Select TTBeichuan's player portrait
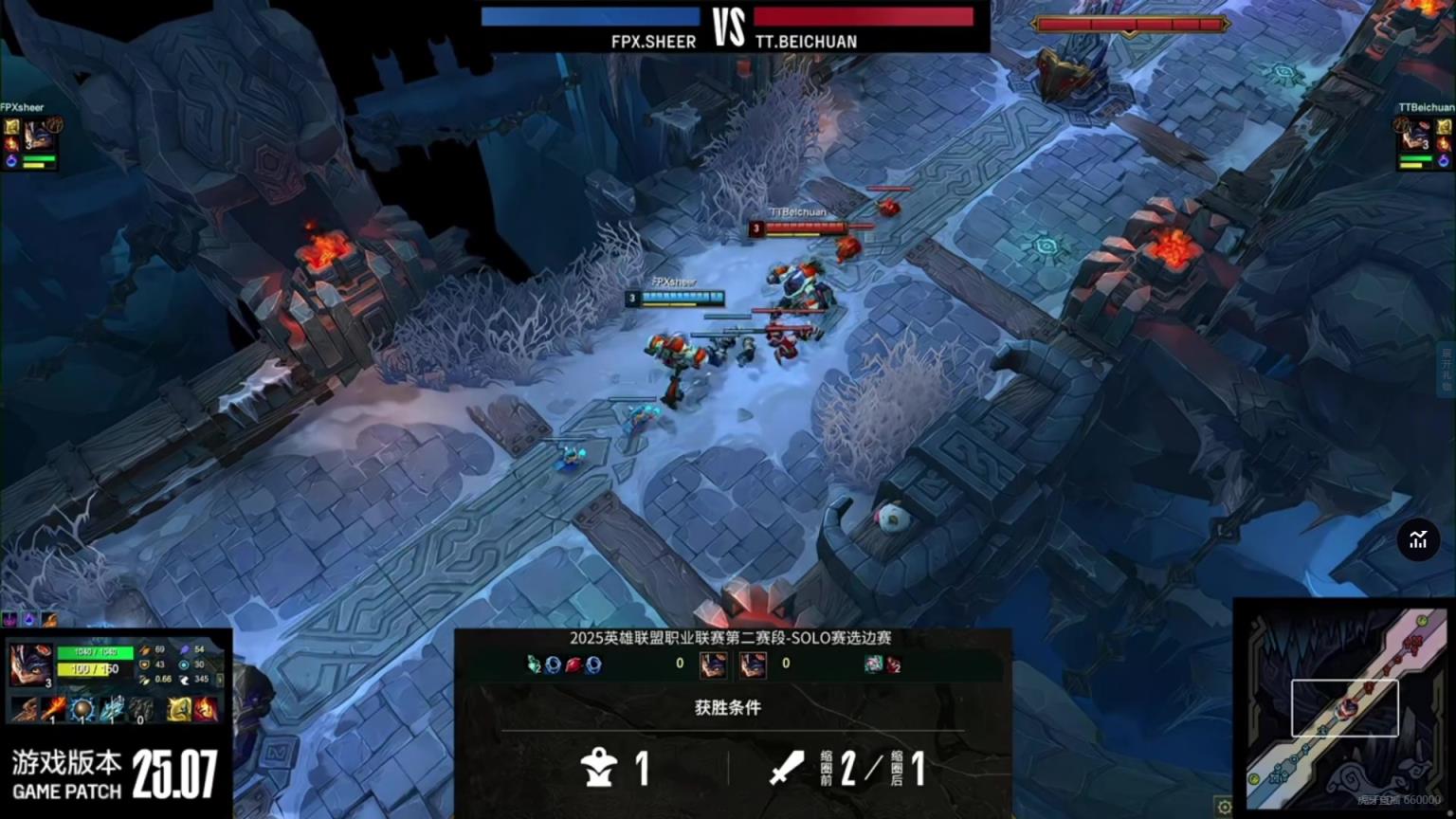Screen dimensions: 1456x819 point(1414,134)
